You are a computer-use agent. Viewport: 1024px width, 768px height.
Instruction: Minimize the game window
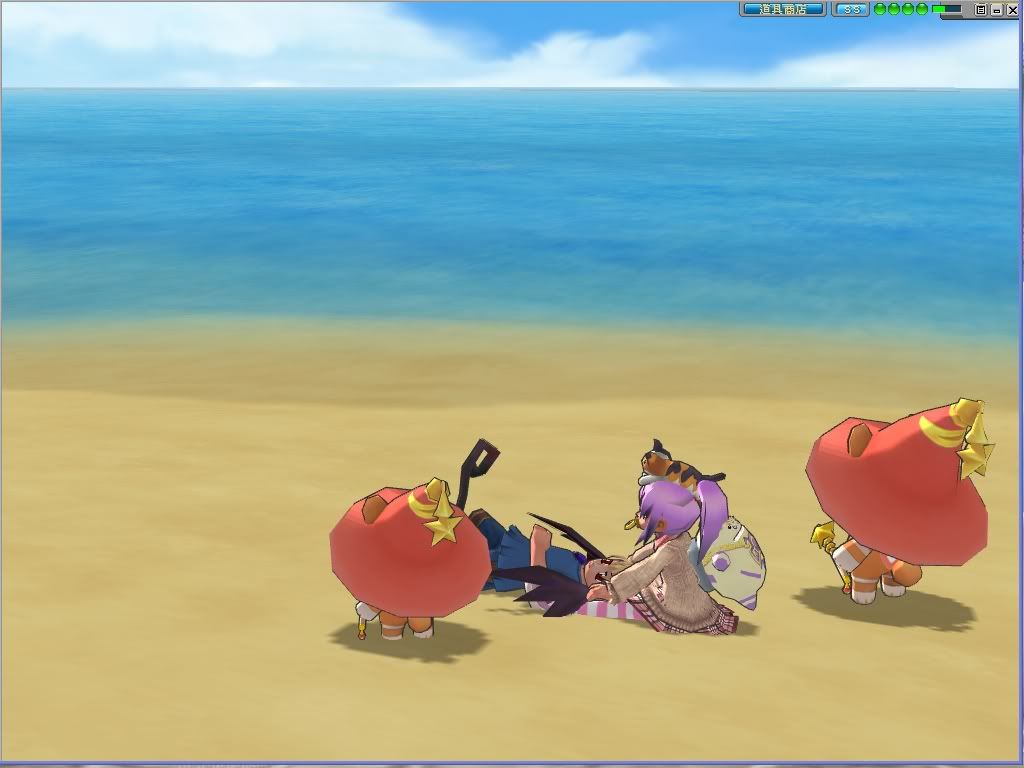click(997, 9)
